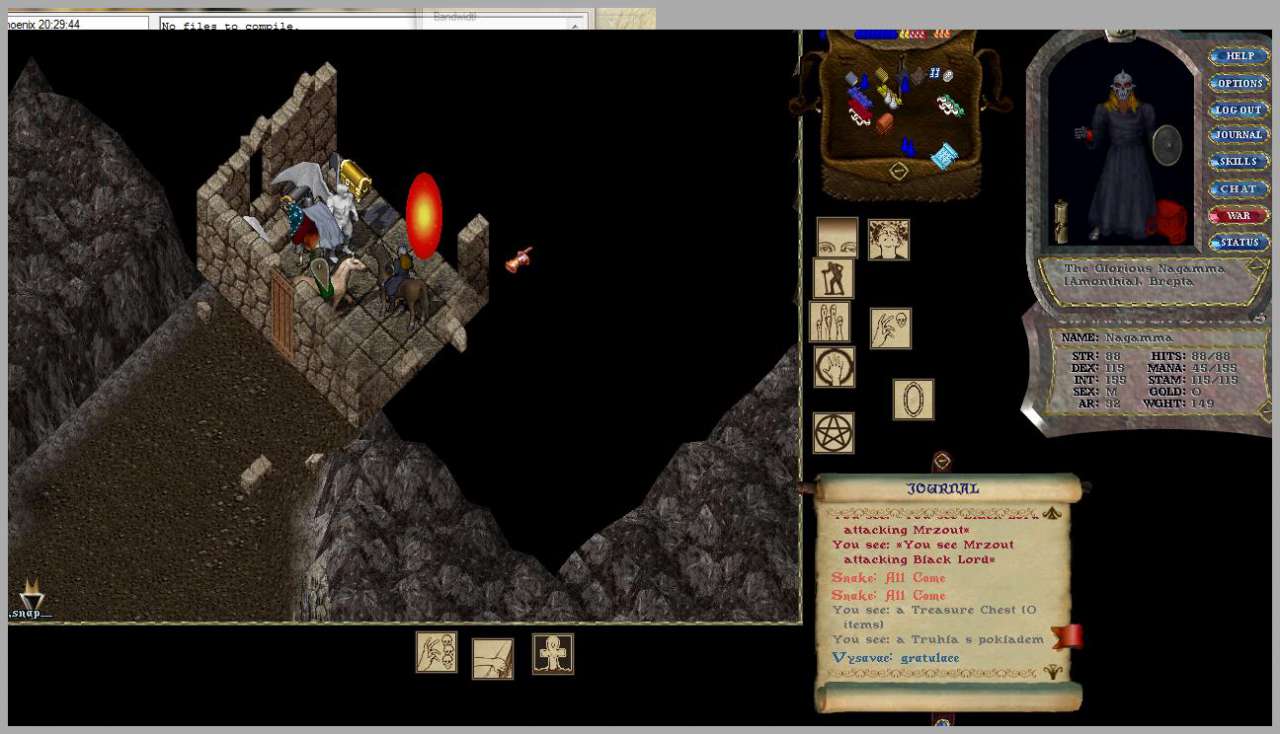1280x734 pixels.
Task: Open the Chat window
Action: pyautogui.click(x=1239, y=189)
